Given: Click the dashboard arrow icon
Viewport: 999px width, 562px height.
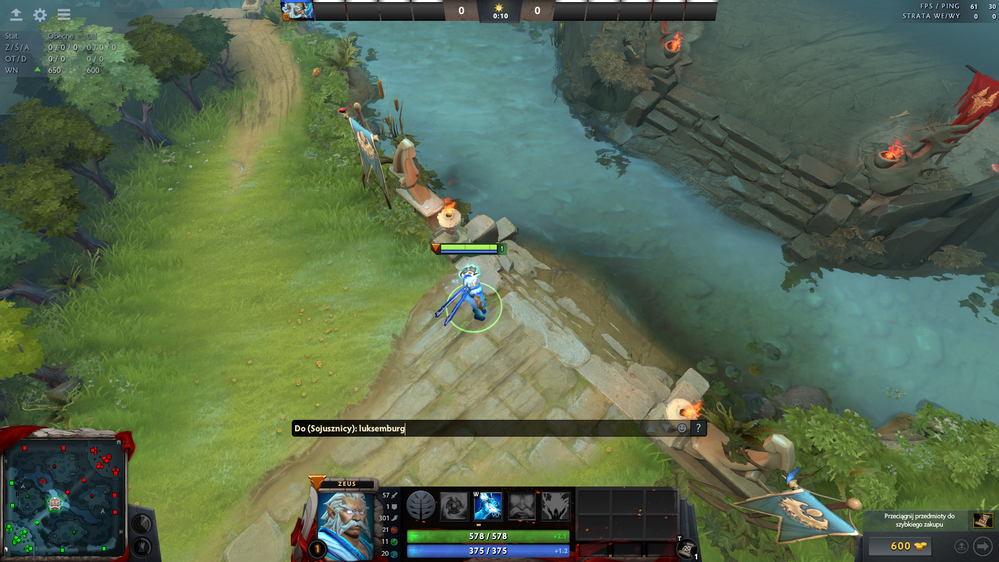Looking at the screenshot, I should click(16, 15).
